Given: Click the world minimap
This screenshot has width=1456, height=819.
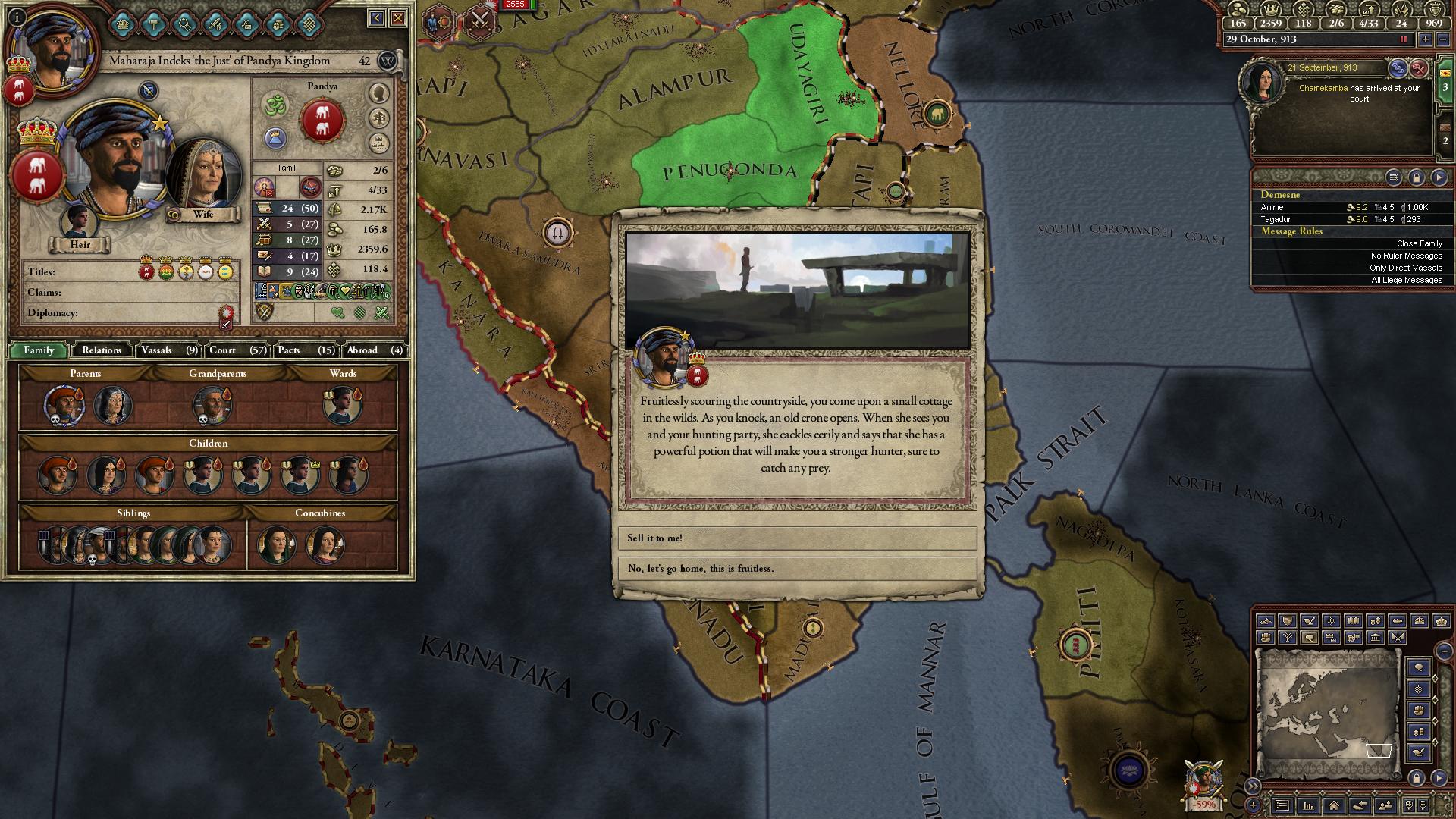Looking at the screenshot, I should (1327, 714).
